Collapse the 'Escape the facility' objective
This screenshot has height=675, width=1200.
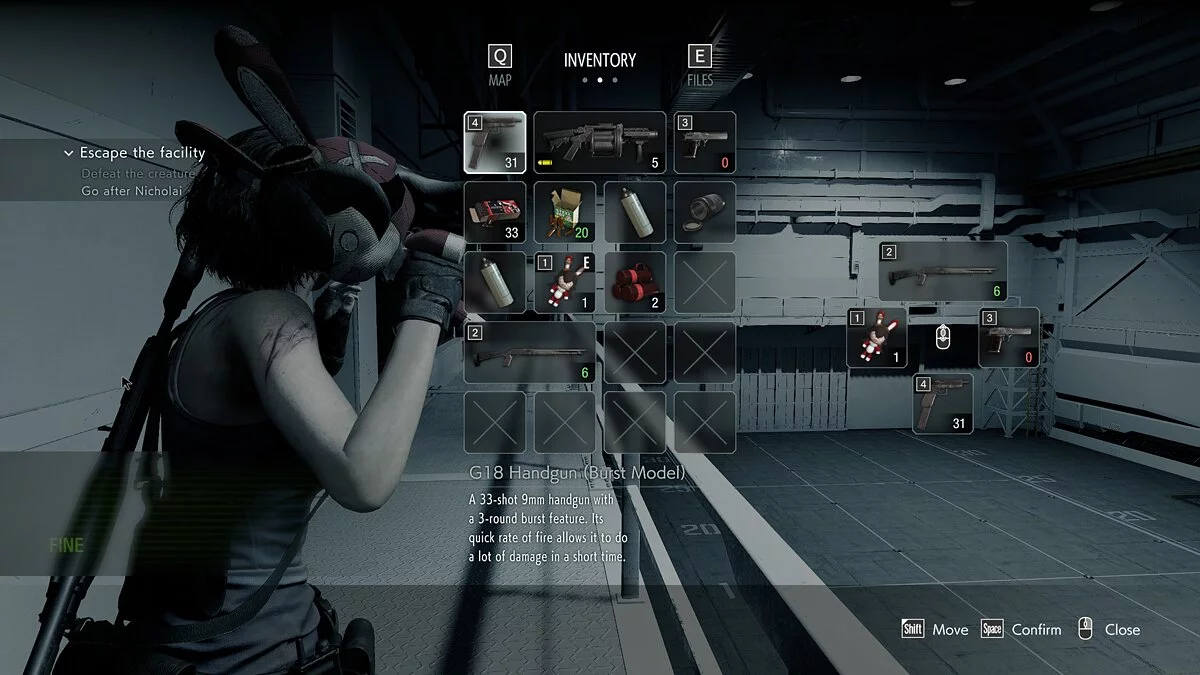pyautogui.click(x=69, y=153)
